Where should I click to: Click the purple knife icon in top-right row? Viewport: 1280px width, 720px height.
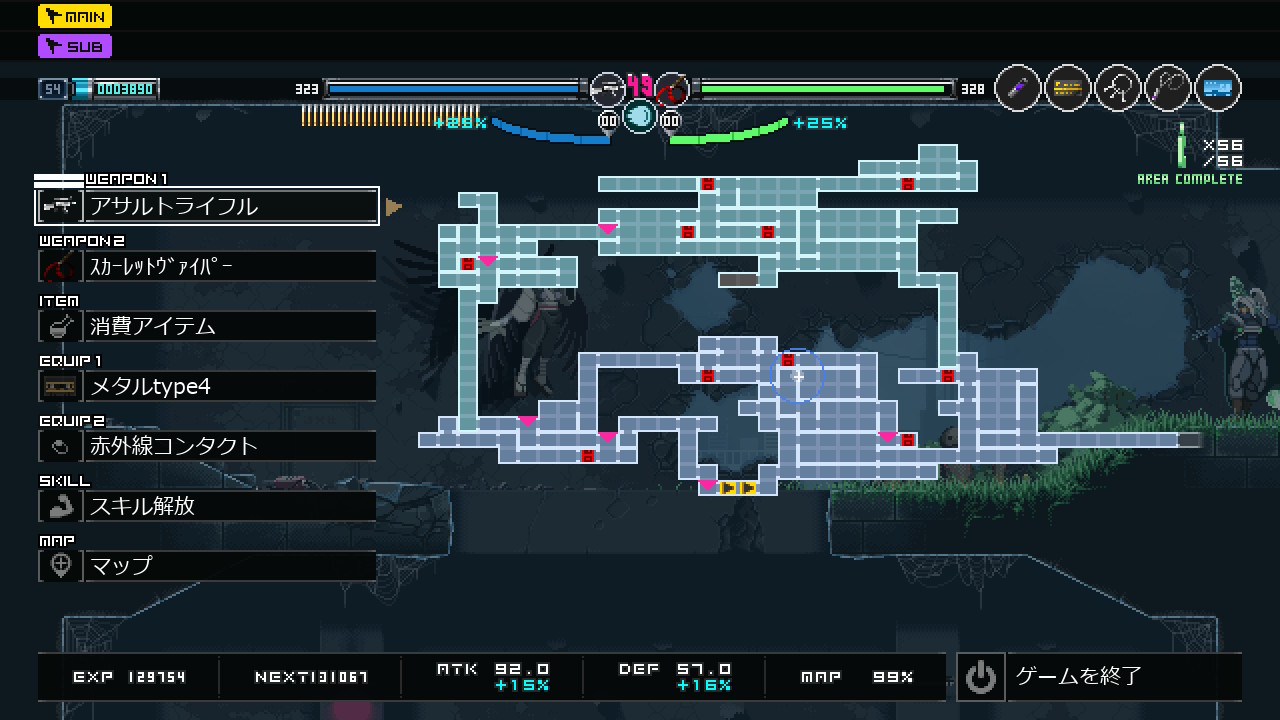tap(1018, 88)
